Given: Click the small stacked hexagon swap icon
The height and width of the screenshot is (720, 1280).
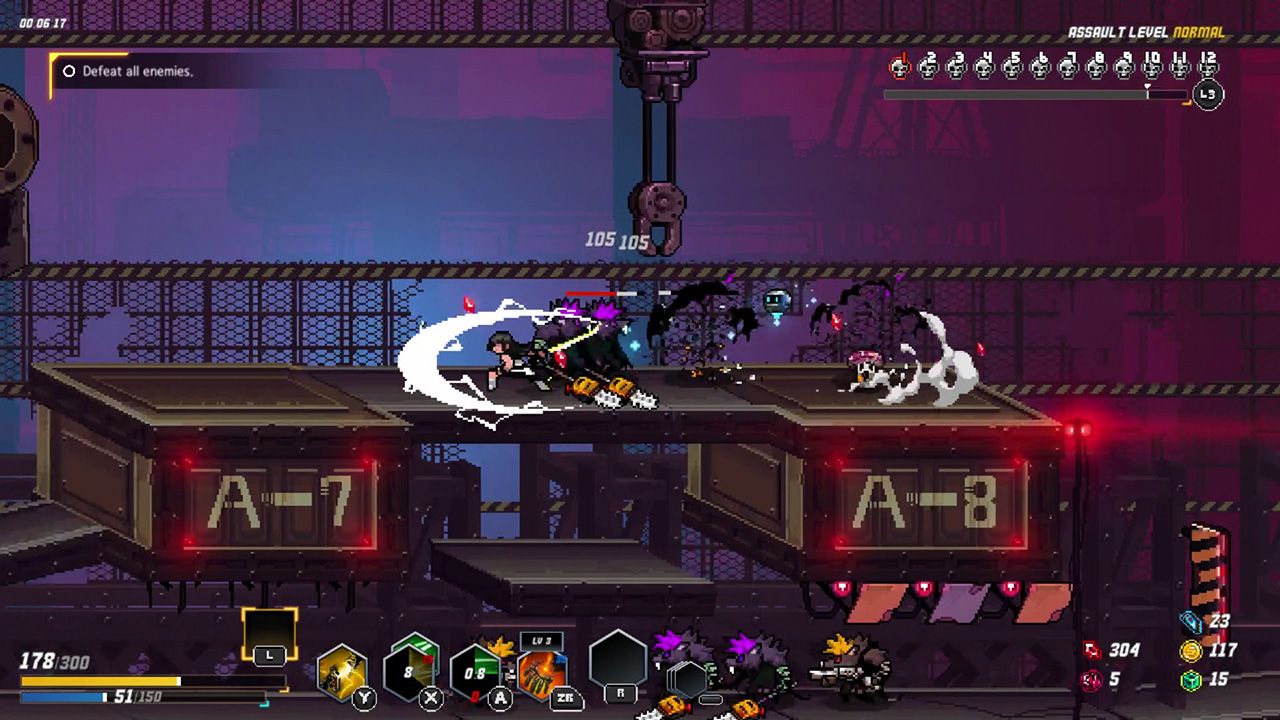Looking at the screenshot, I should pyautogui.click(x=689, y=680).
